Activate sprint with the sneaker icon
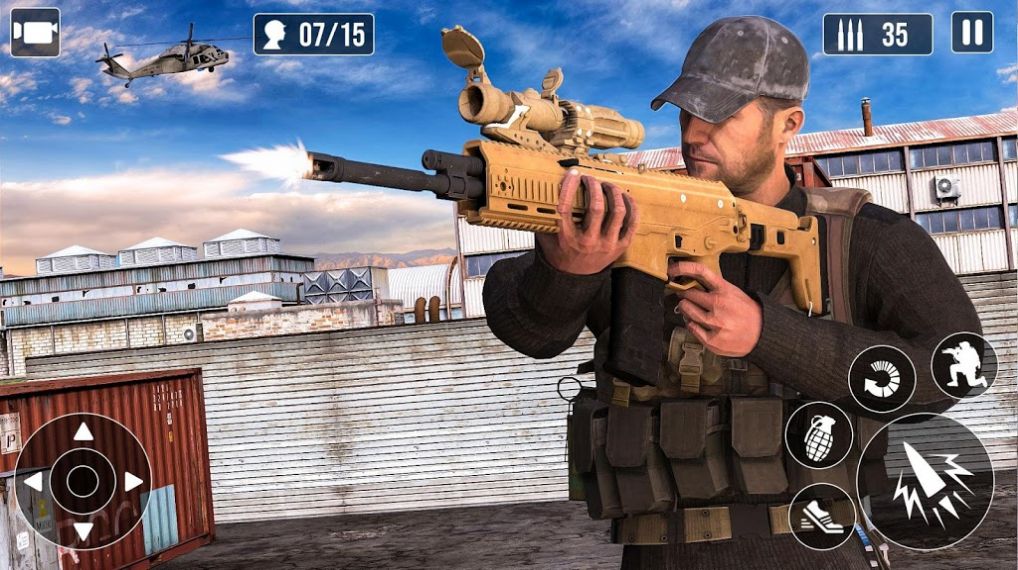 (x=822, y=516)
